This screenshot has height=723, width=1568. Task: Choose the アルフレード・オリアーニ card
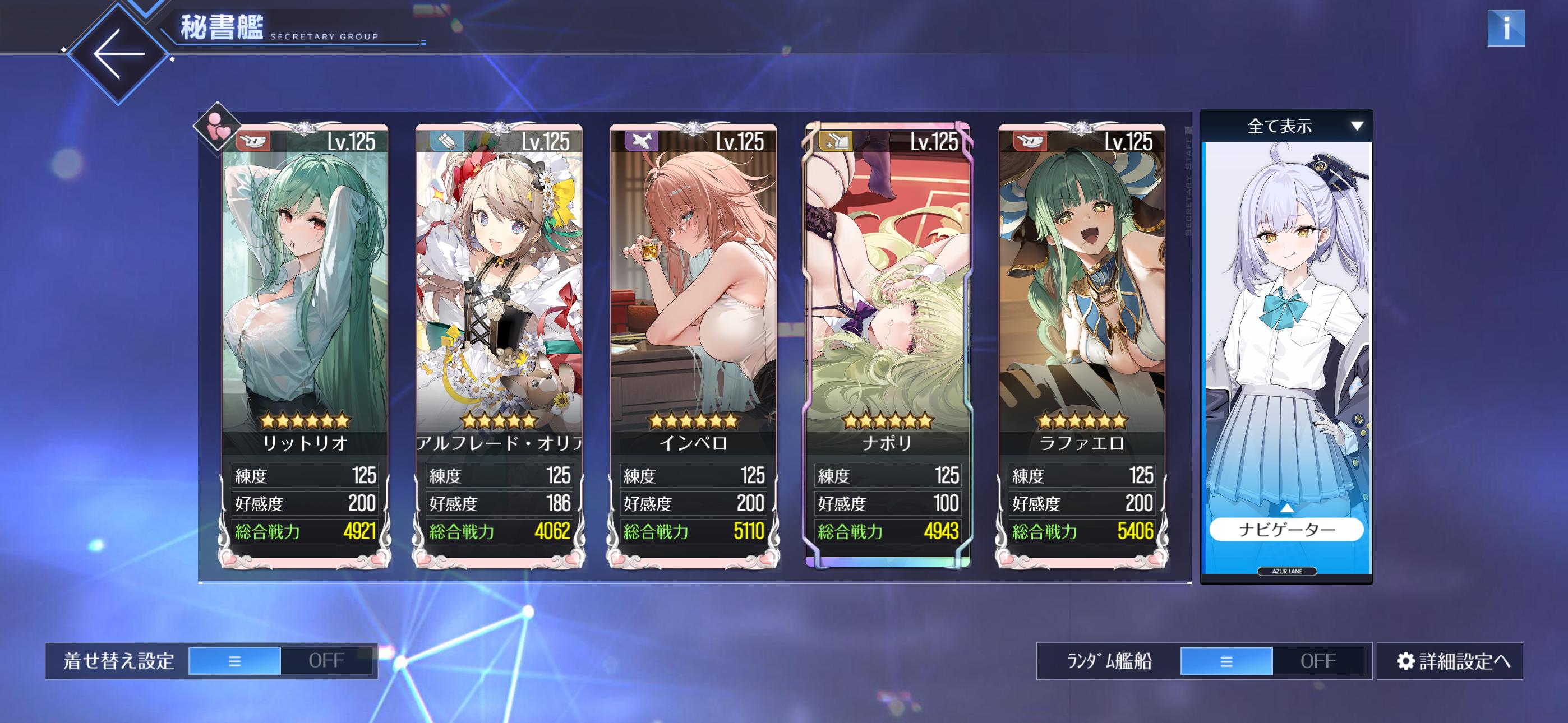coord(499,304)
